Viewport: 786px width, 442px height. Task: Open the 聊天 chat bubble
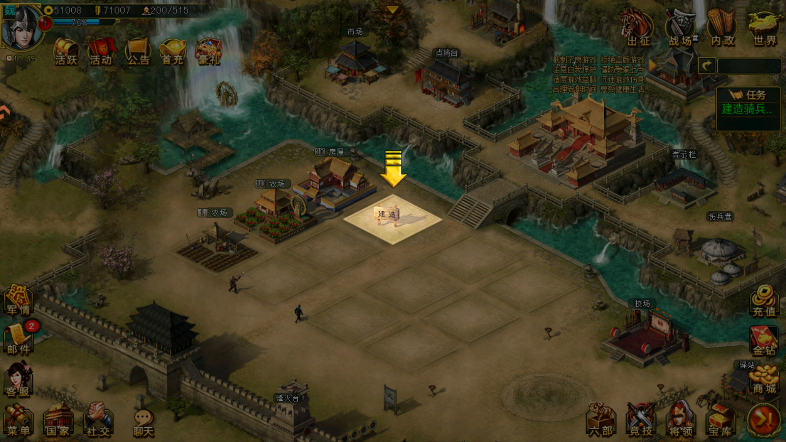[143, 421]
